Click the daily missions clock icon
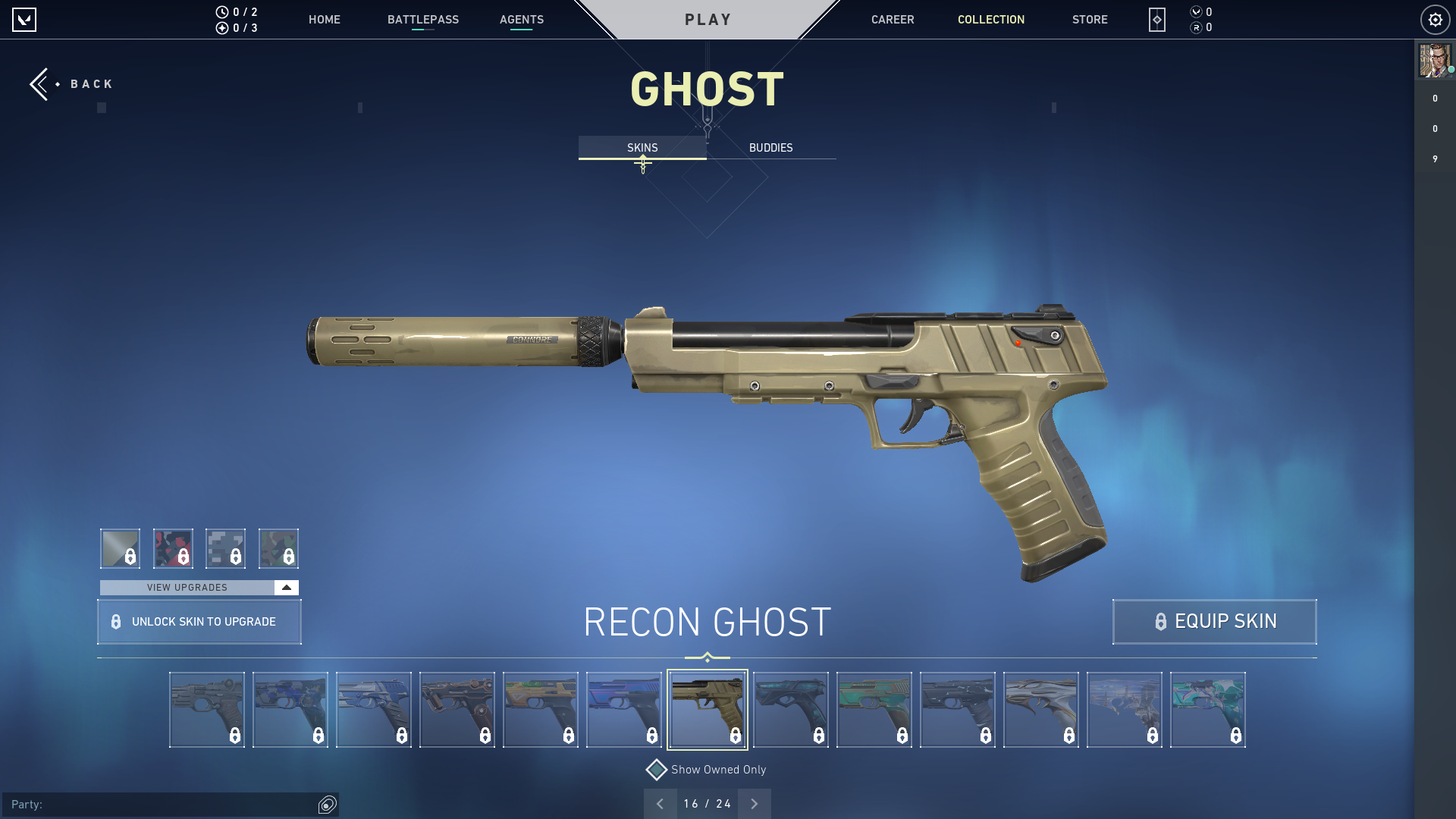 [x=222, y=11]
